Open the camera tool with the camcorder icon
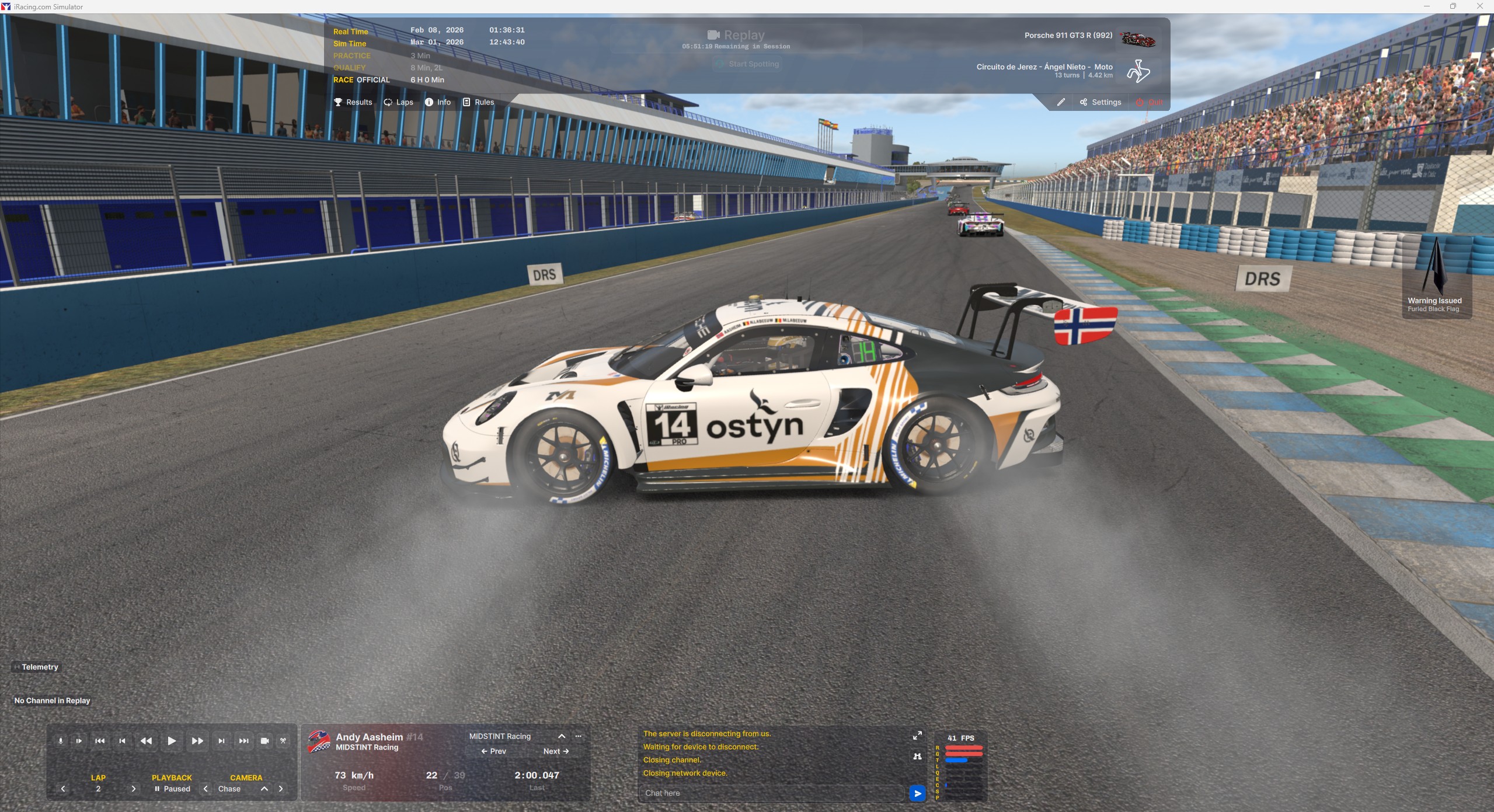The width and height of the screenshot is (1494, 812). tap(264, 741)
